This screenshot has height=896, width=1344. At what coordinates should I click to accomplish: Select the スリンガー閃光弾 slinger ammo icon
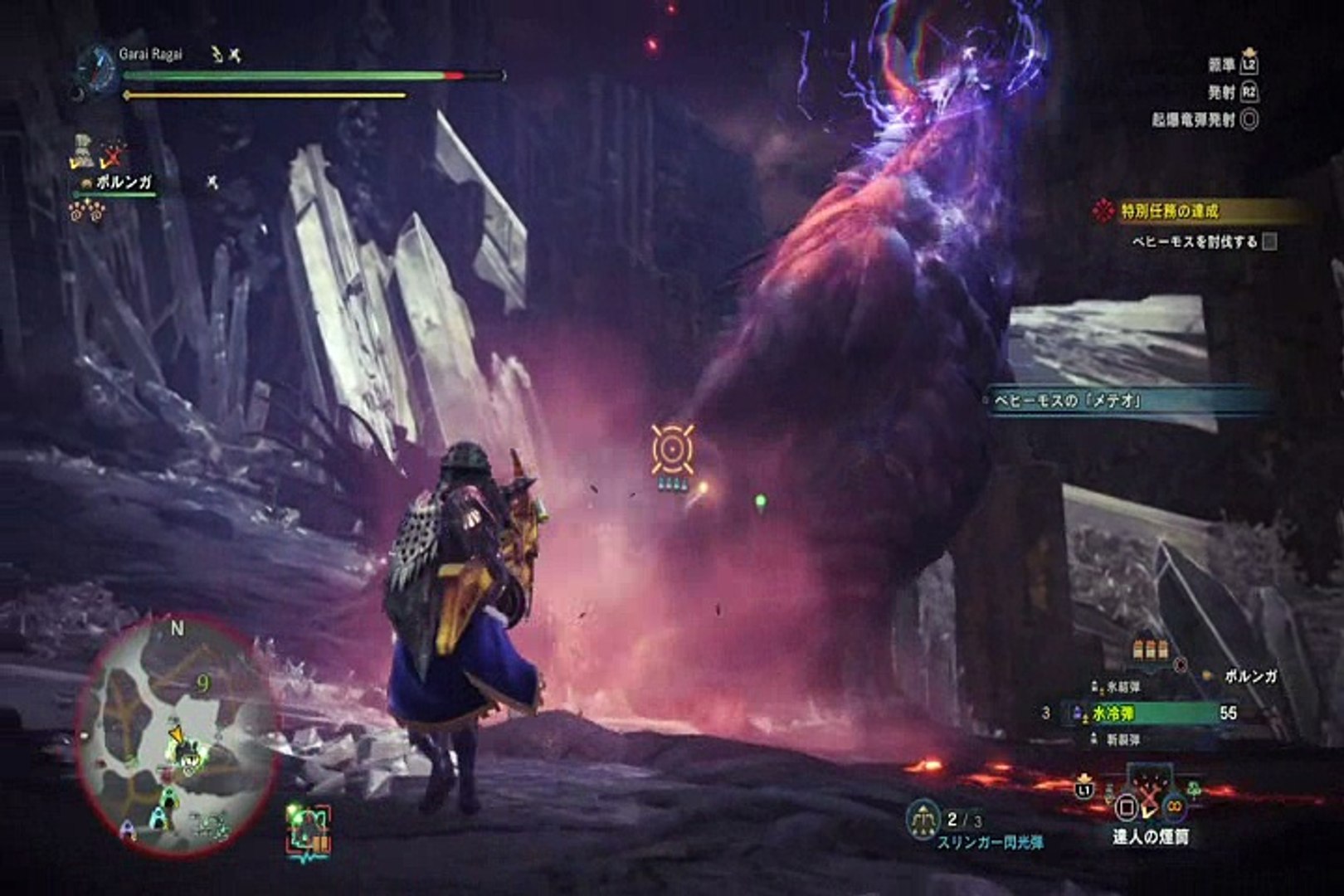[923, 820]
